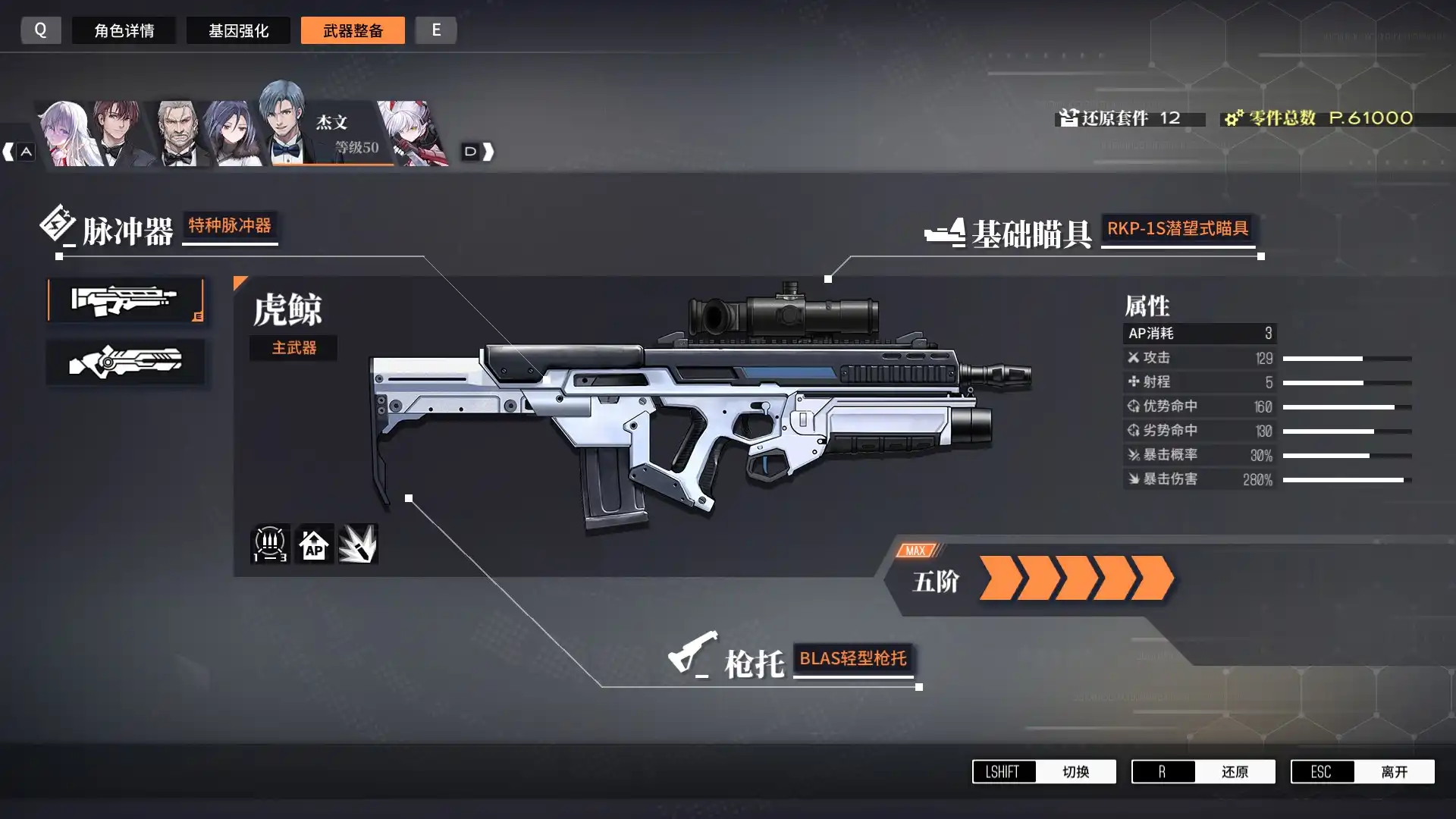1456x819 pixels.
Task: Show previous character with left arrow
Action: point(17,152)
